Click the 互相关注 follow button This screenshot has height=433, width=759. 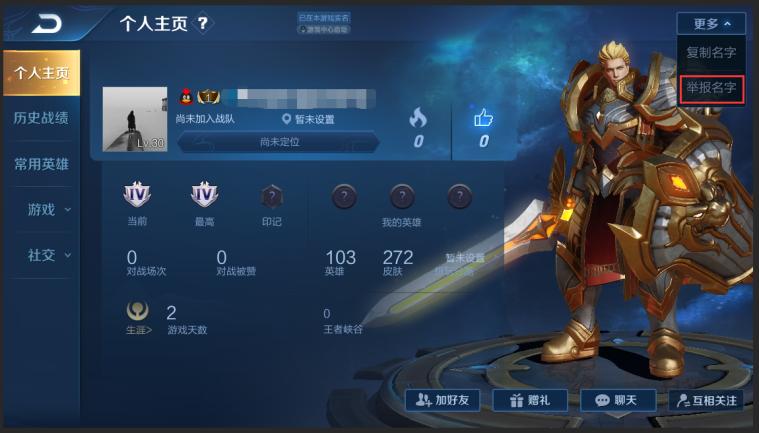tap(705, 400)
